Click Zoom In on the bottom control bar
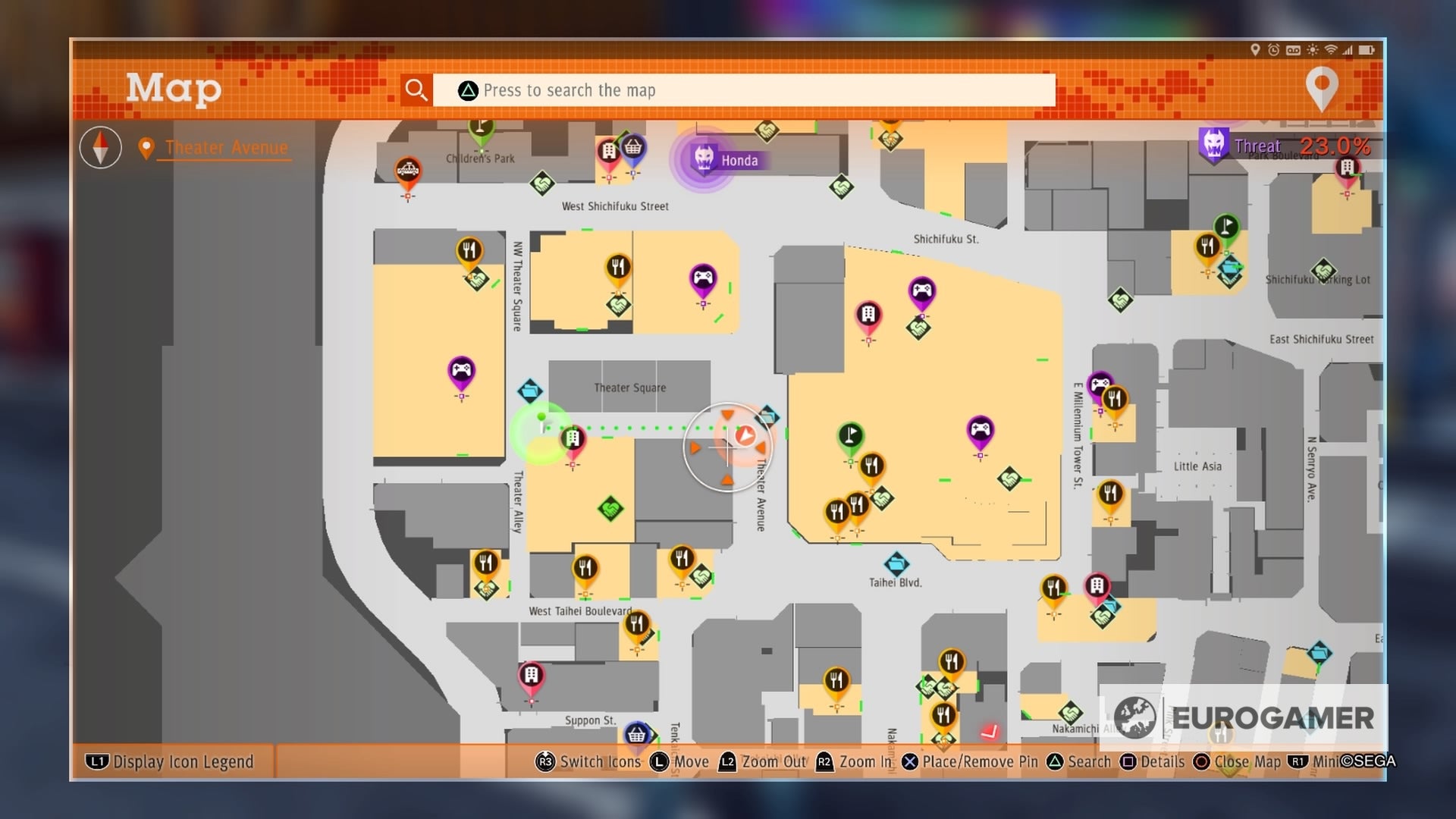 pyautogui.click(x=854, y=762)
